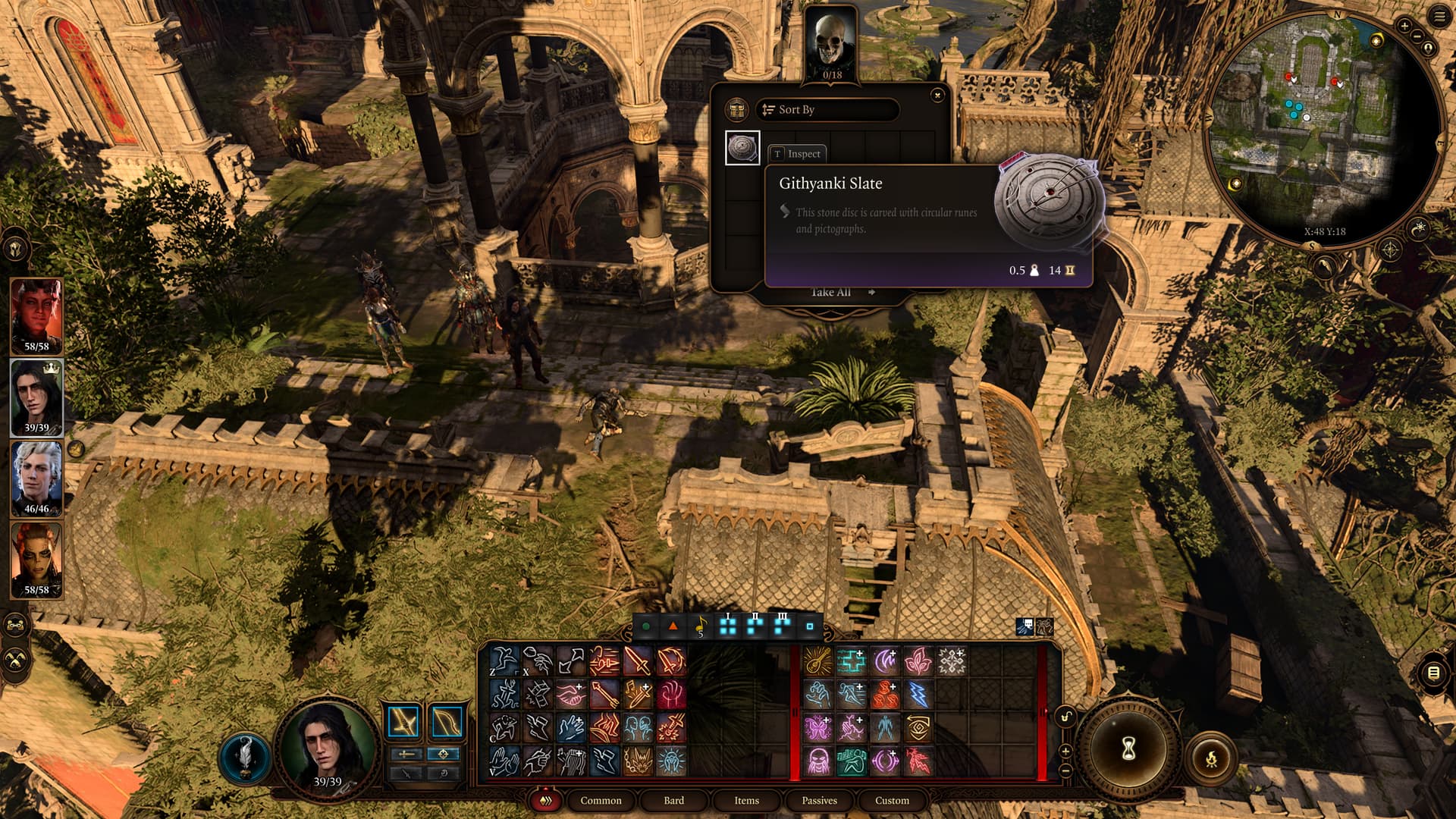
Task: Open the campfire rest button
Action: [1211, 757]
